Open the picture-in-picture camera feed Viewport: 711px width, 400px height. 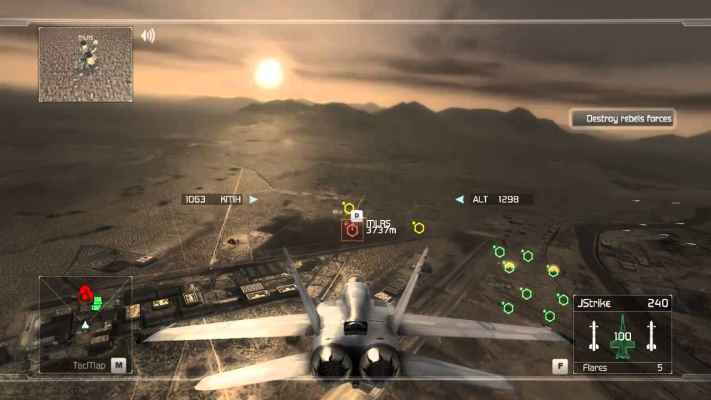click(85, 64)
